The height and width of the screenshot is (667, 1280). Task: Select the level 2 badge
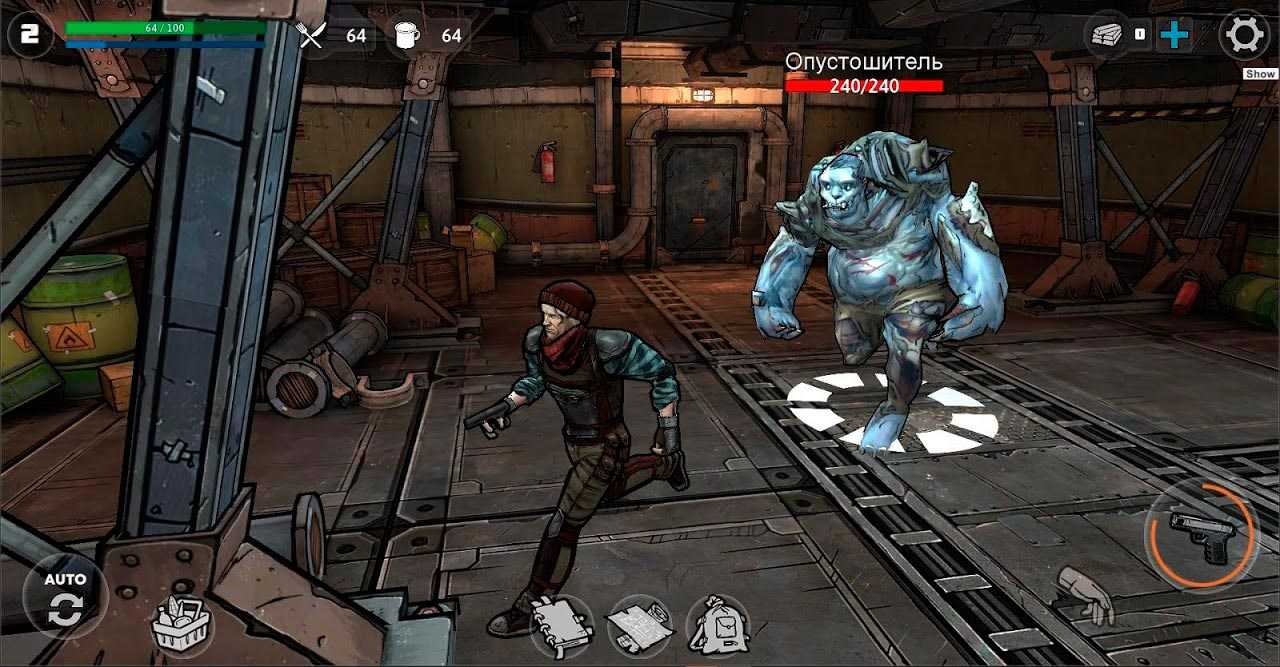point(30,36)
